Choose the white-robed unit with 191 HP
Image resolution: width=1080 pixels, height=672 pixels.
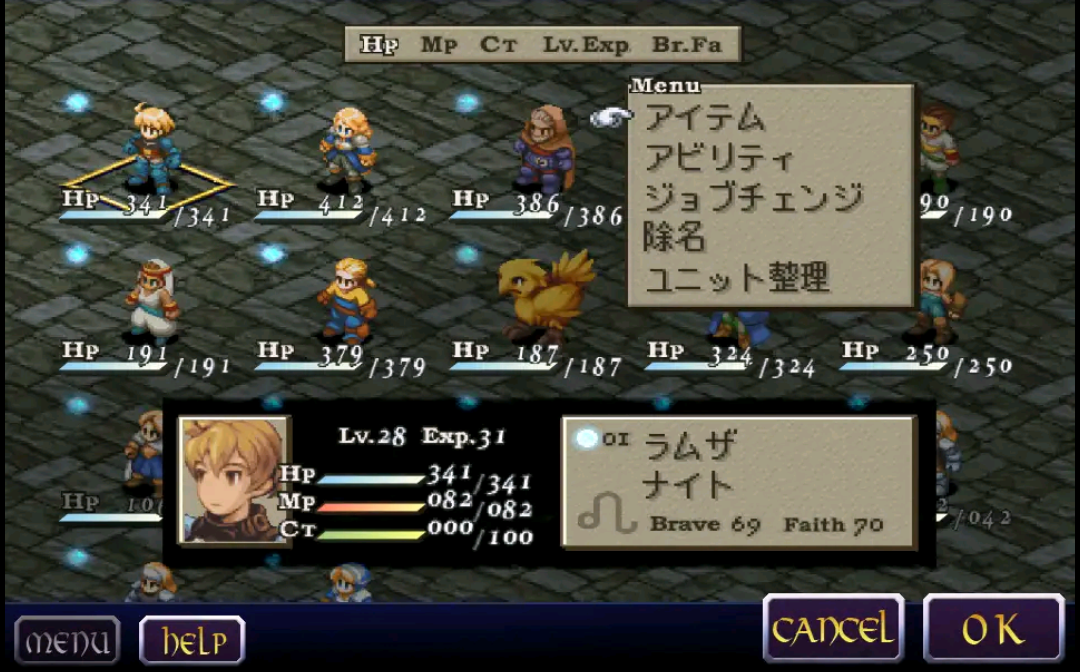click(x=152, y=302)
